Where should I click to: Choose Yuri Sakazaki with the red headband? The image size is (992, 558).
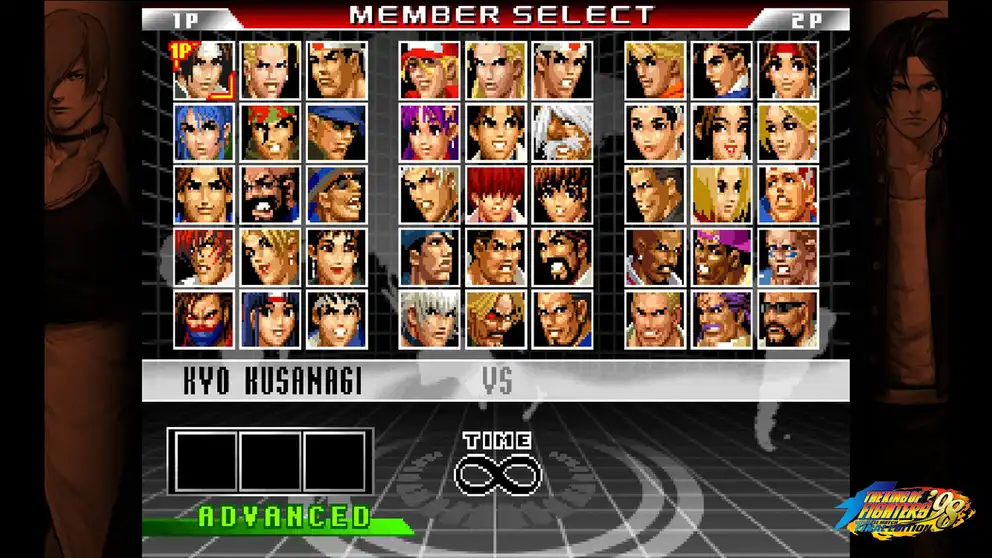[x=788, y=70]
